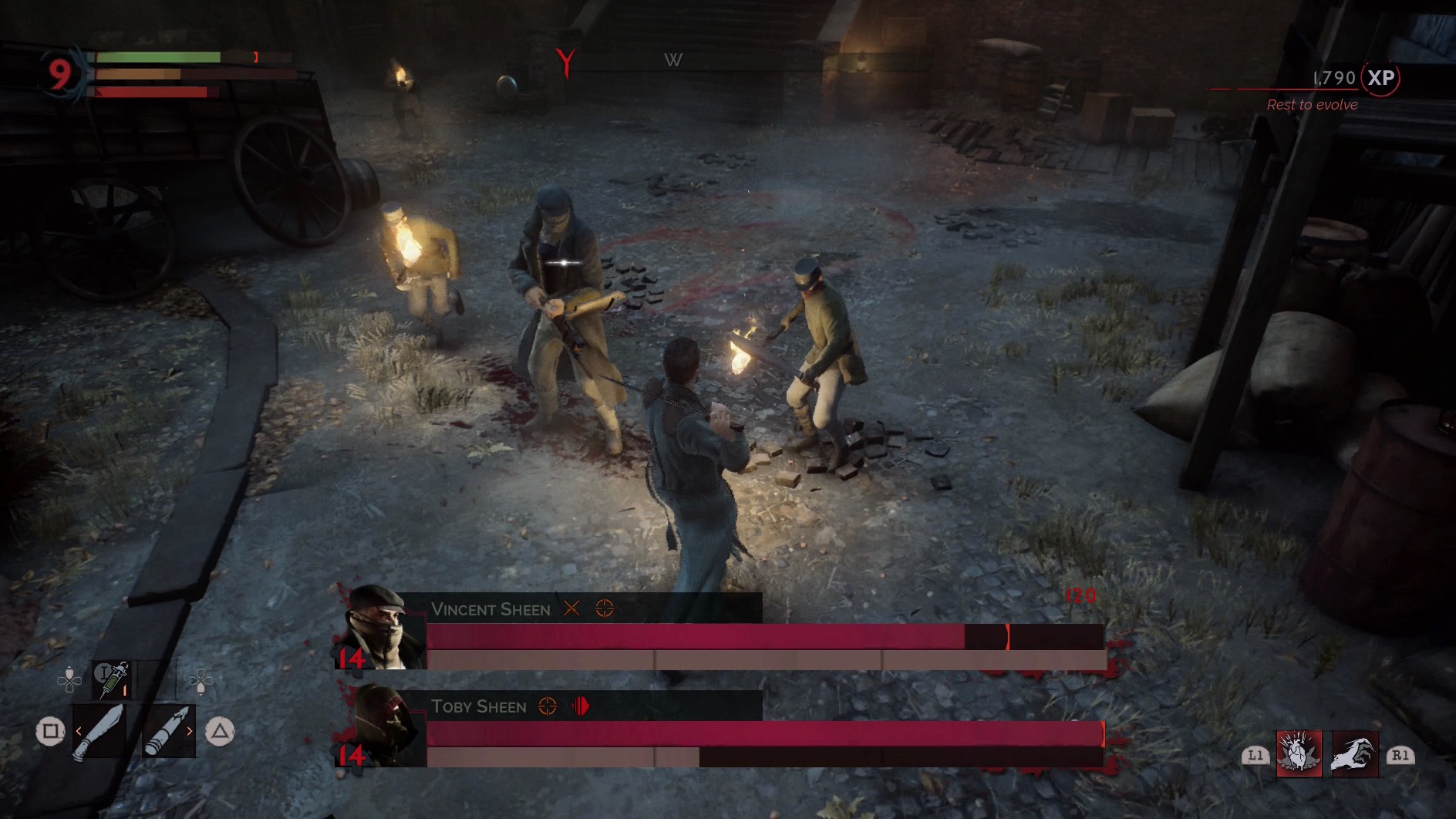Activate the heart vampire ability
1456x819 pixels.
pyautogui.click(x=1299, y=753)
